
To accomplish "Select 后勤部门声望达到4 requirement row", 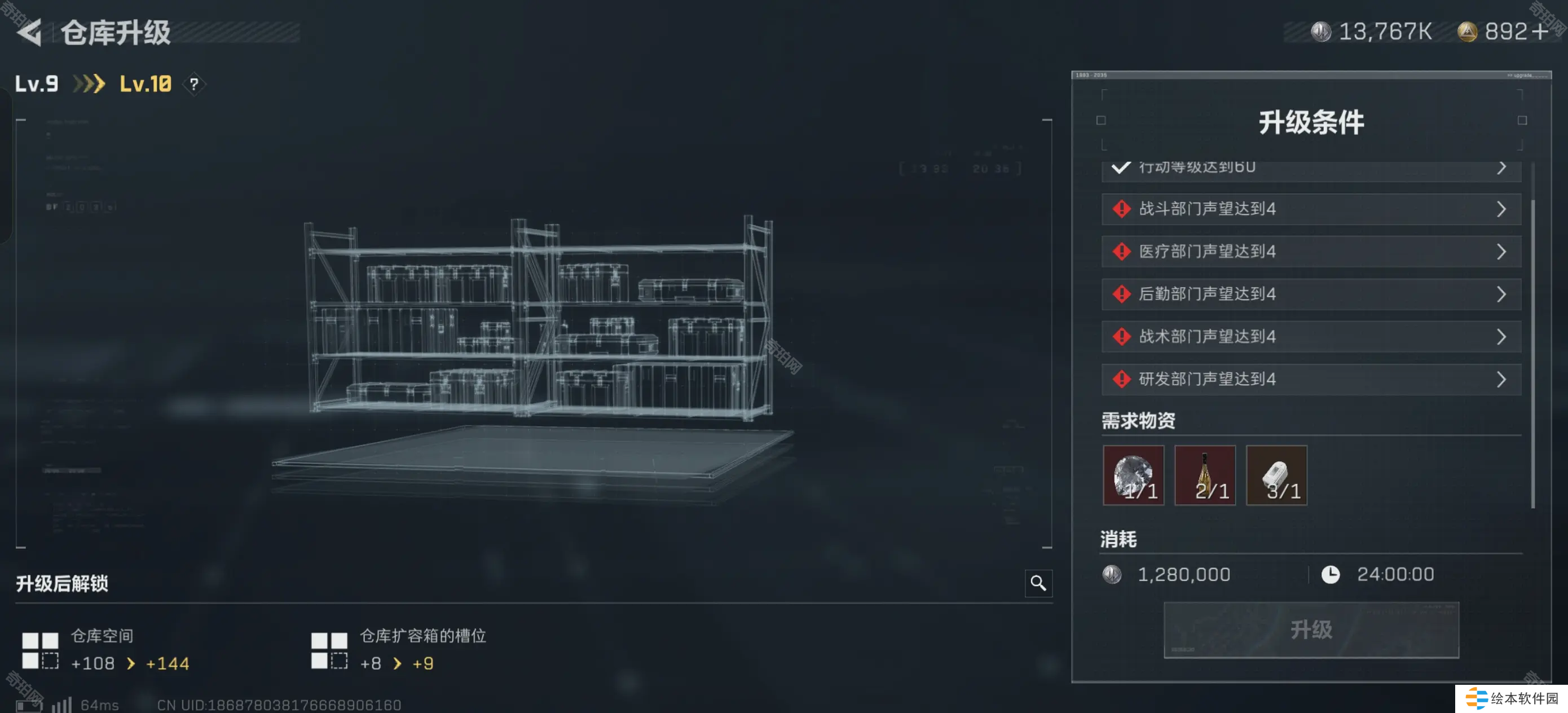I will tap(1311, 294).
